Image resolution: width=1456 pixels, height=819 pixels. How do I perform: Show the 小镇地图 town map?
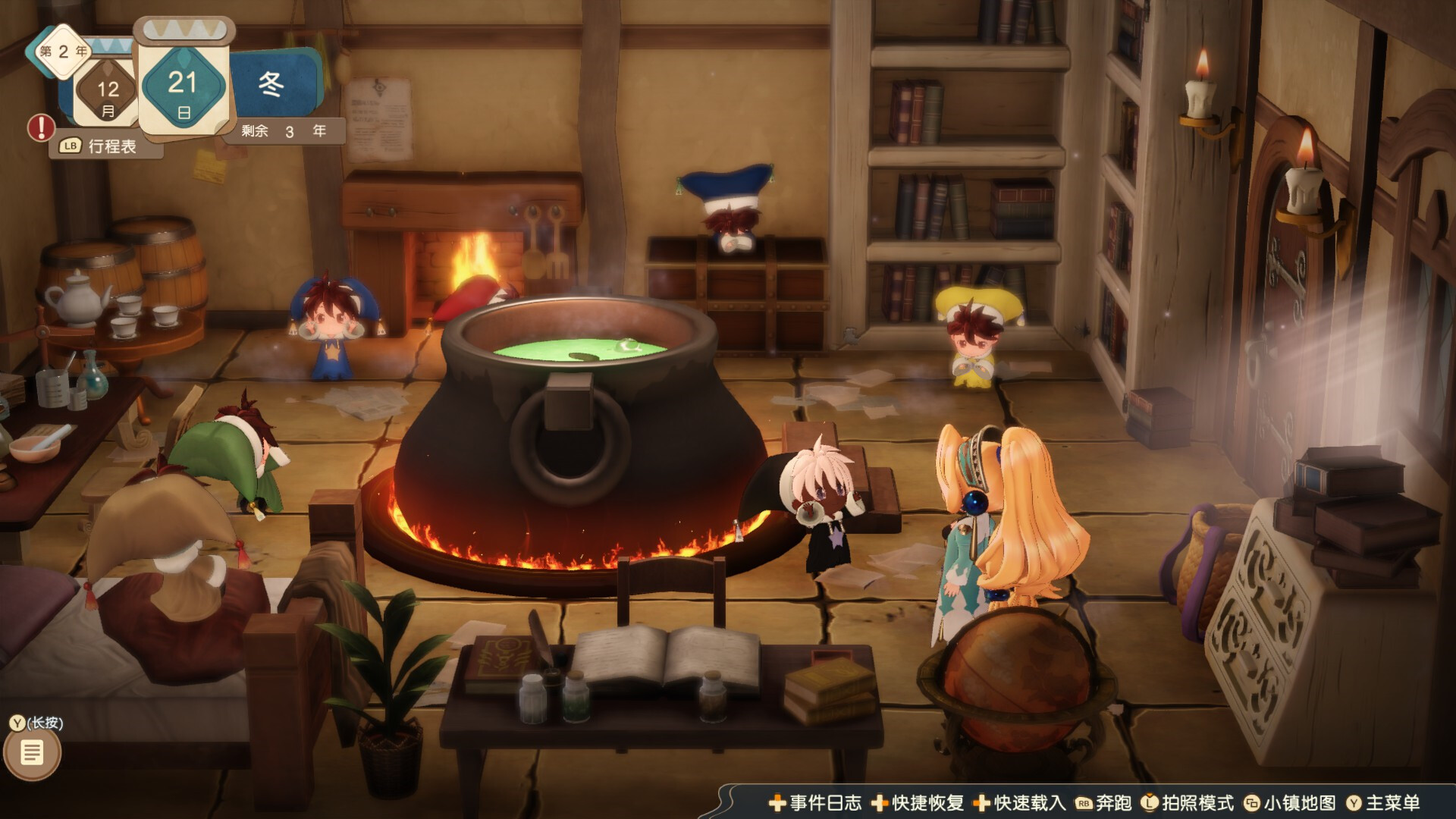(x=1290, y=802)
